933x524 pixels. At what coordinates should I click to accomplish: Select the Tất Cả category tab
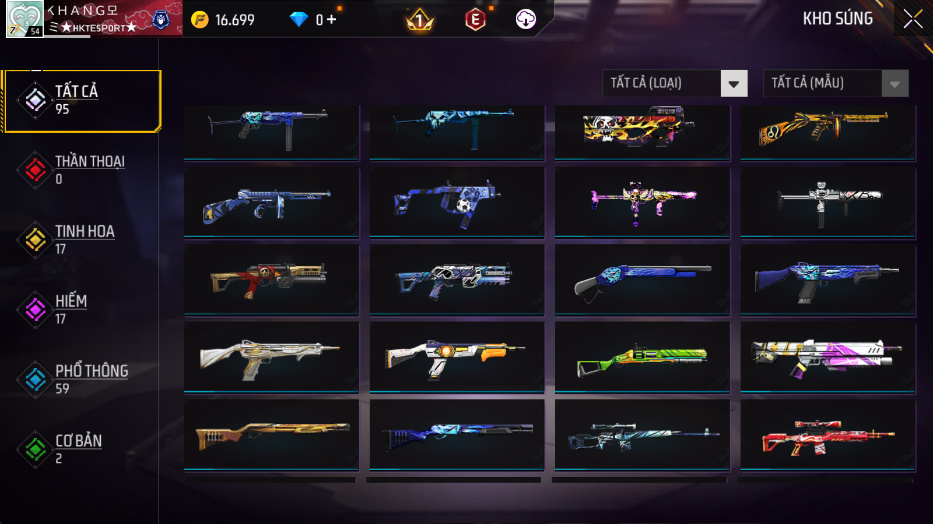tap(80, 100)
